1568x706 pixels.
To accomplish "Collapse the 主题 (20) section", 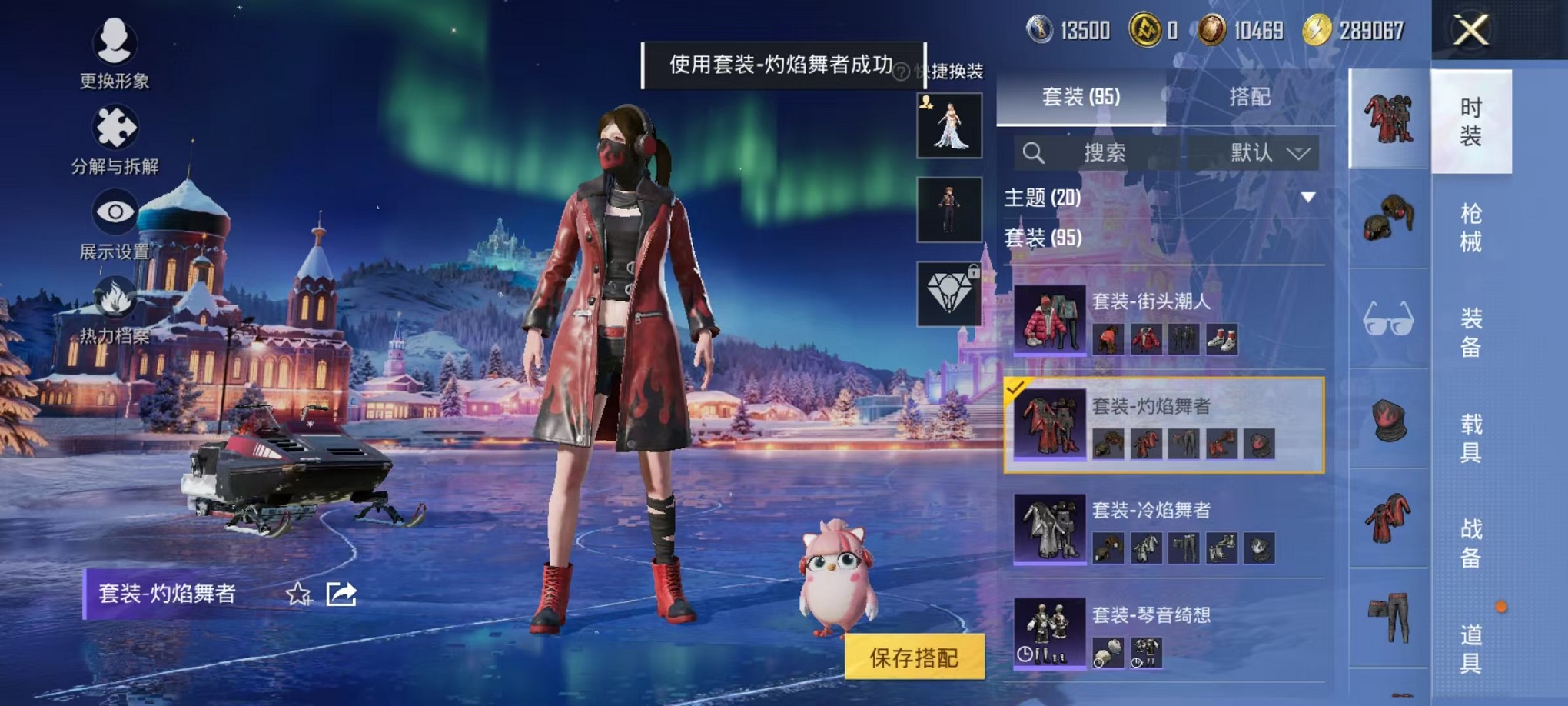I will click(x=1307, y=198).
